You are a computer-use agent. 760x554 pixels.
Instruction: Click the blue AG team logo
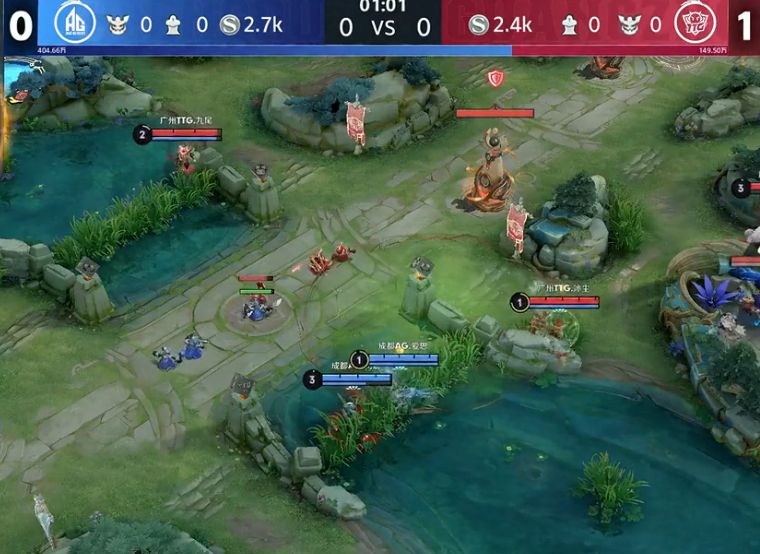(x=73, y=24)
